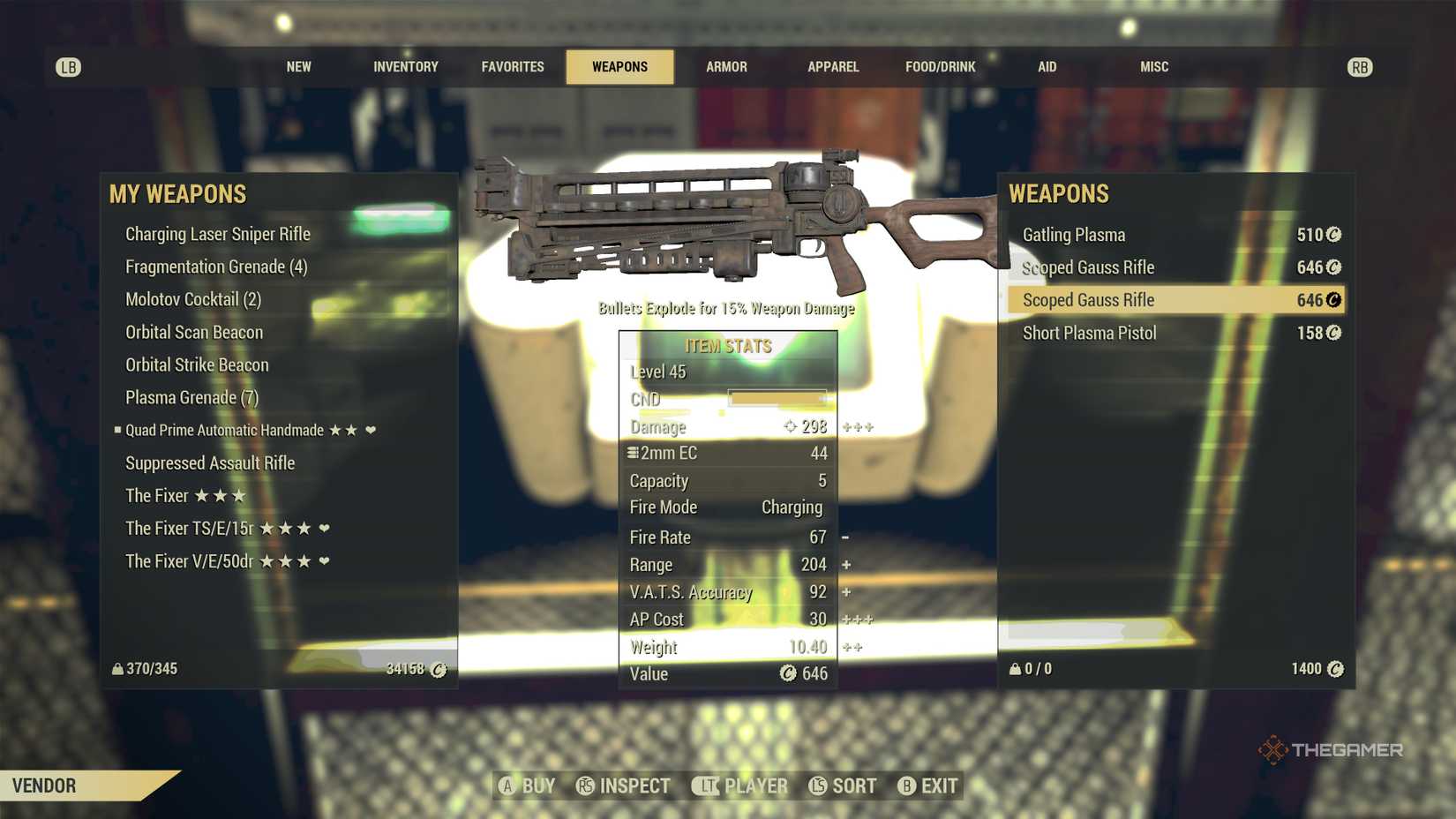
Task: Click the caps icon next to 34158
Action: (x=439, y=670)
